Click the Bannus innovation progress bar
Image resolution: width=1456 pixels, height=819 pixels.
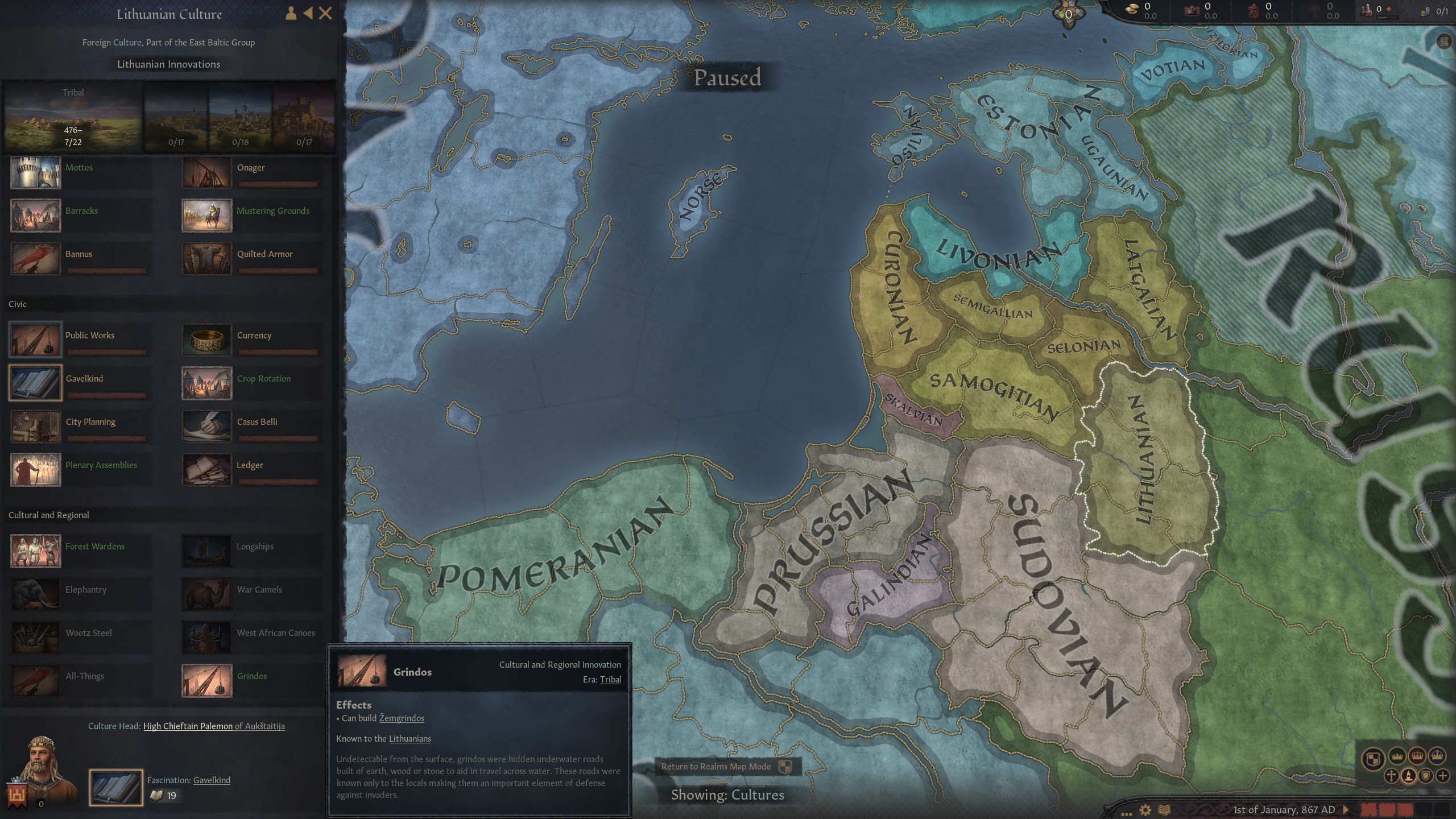(107, 271)
